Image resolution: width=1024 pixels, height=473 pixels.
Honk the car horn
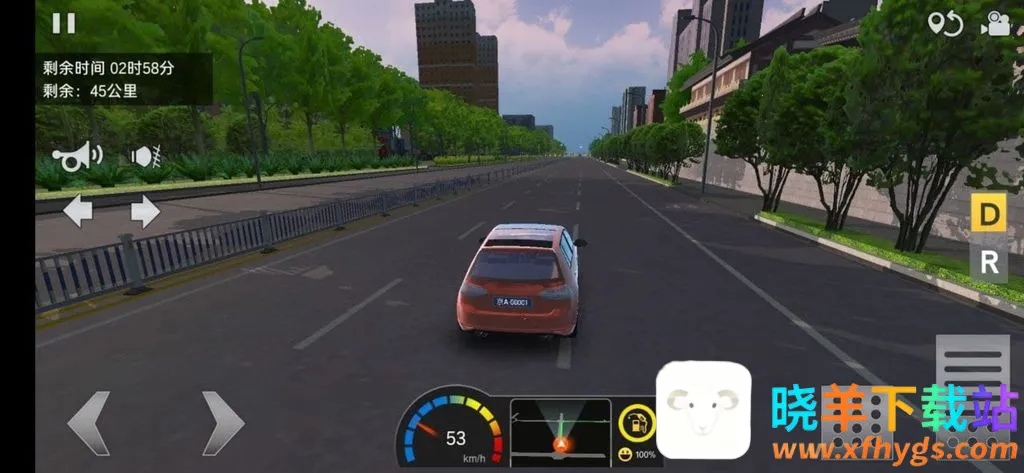coord(77,157)
